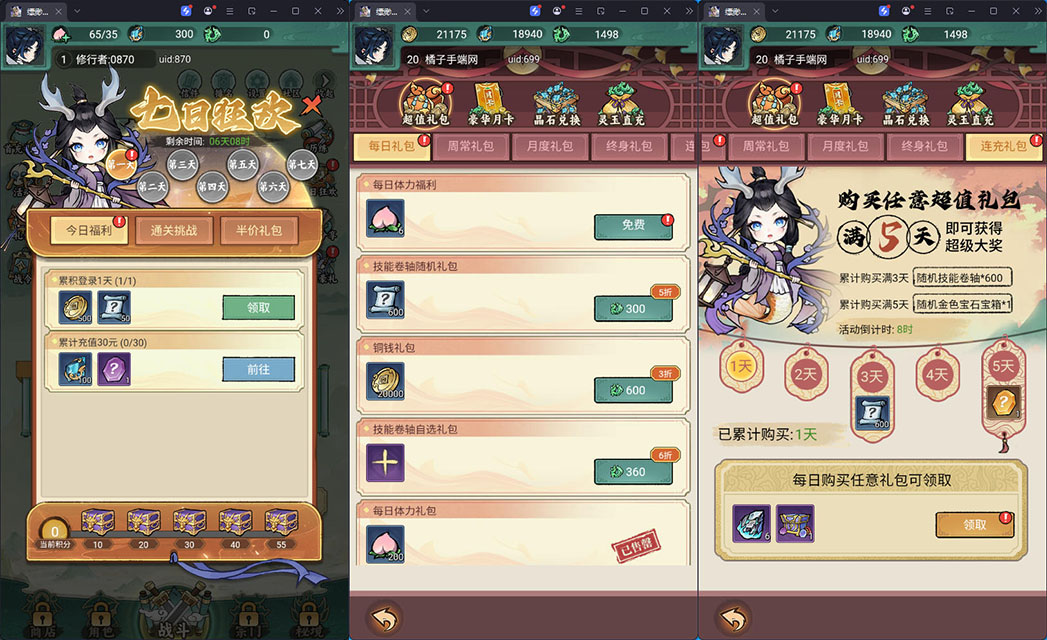
Task: Close the nine-day event panel with red X
Action: [312, 104]
